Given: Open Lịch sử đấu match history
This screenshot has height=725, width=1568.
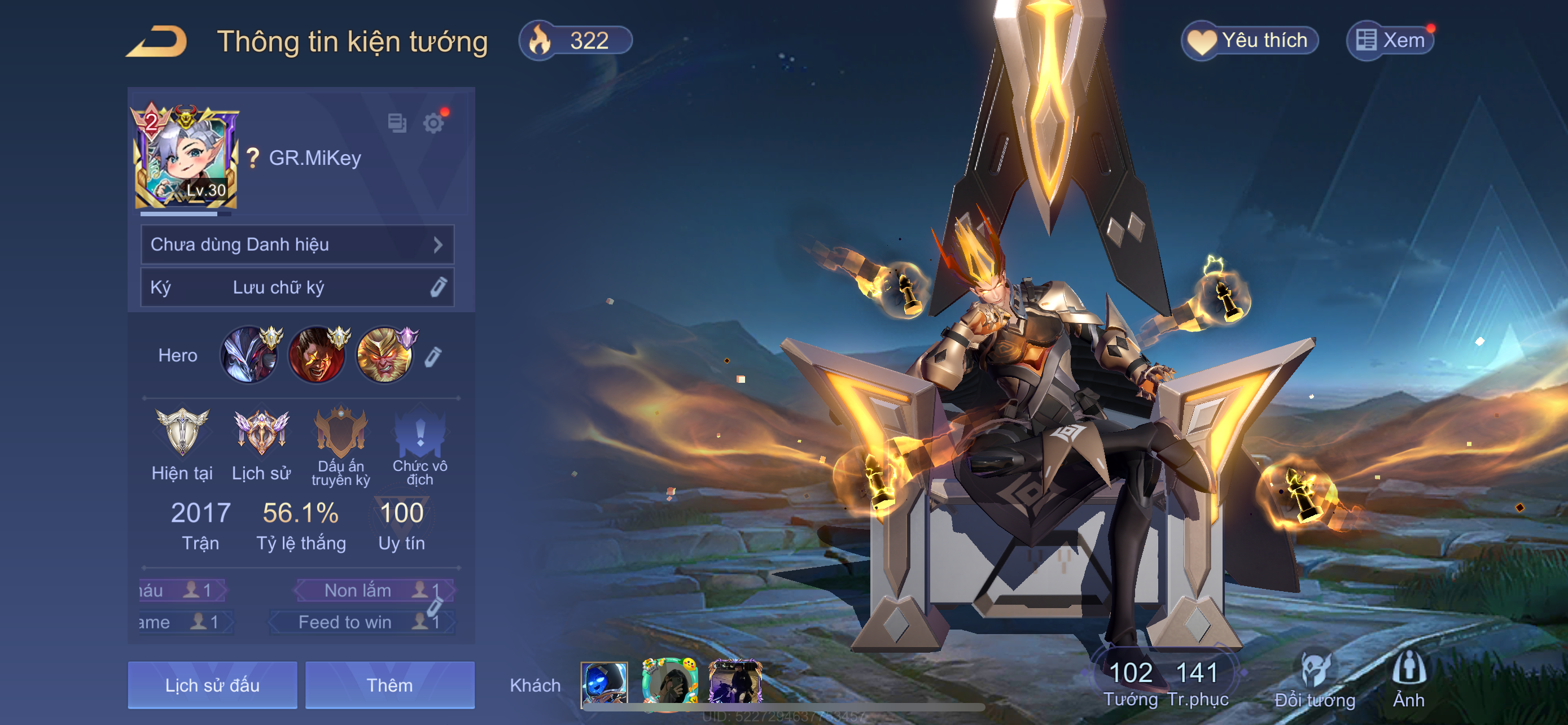Looking at the screenshot, I should (212, 685).
